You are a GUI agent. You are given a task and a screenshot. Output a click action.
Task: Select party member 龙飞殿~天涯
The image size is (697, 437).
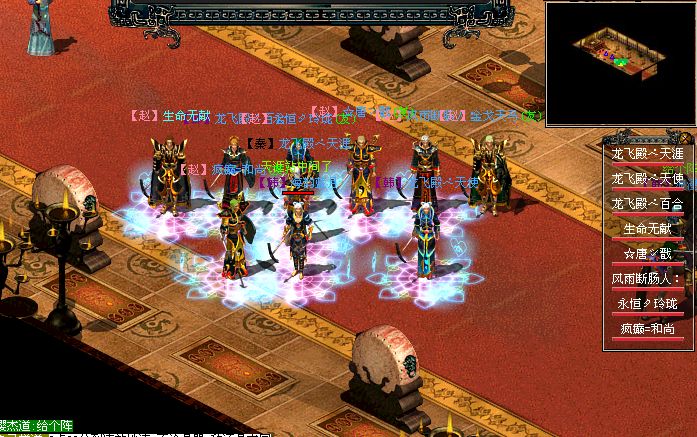[x=647, y=154]
